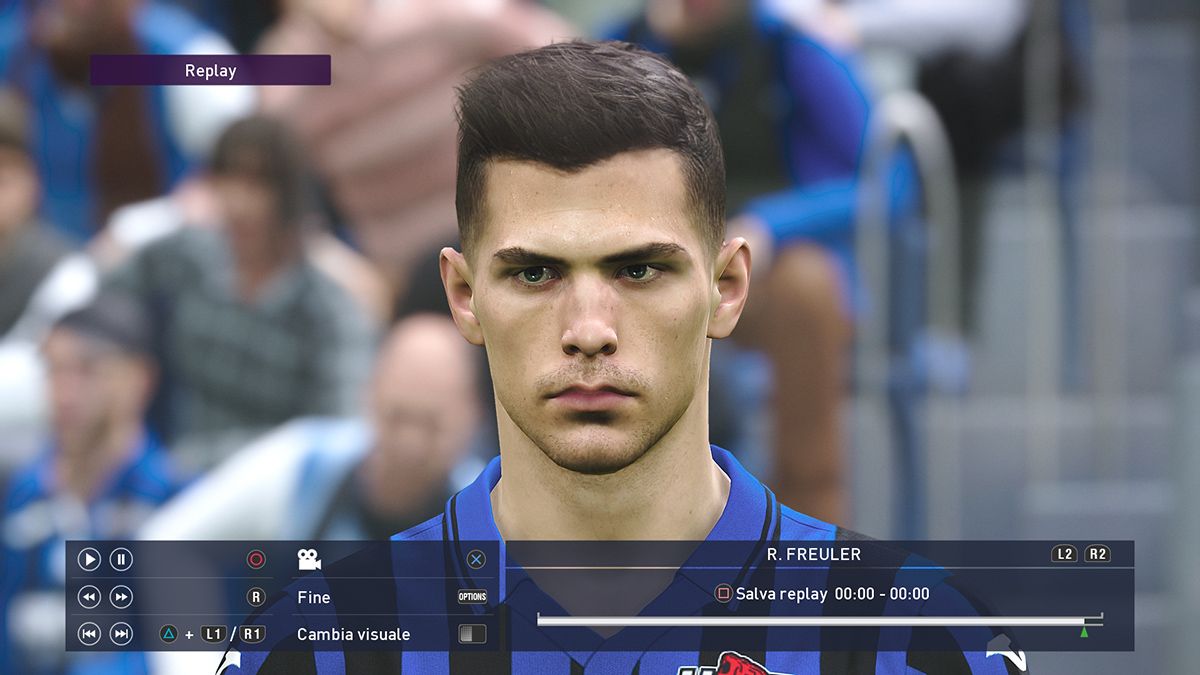
Task: Pause the replay playback
Action: pyautogui.click(x=121, y=560)
